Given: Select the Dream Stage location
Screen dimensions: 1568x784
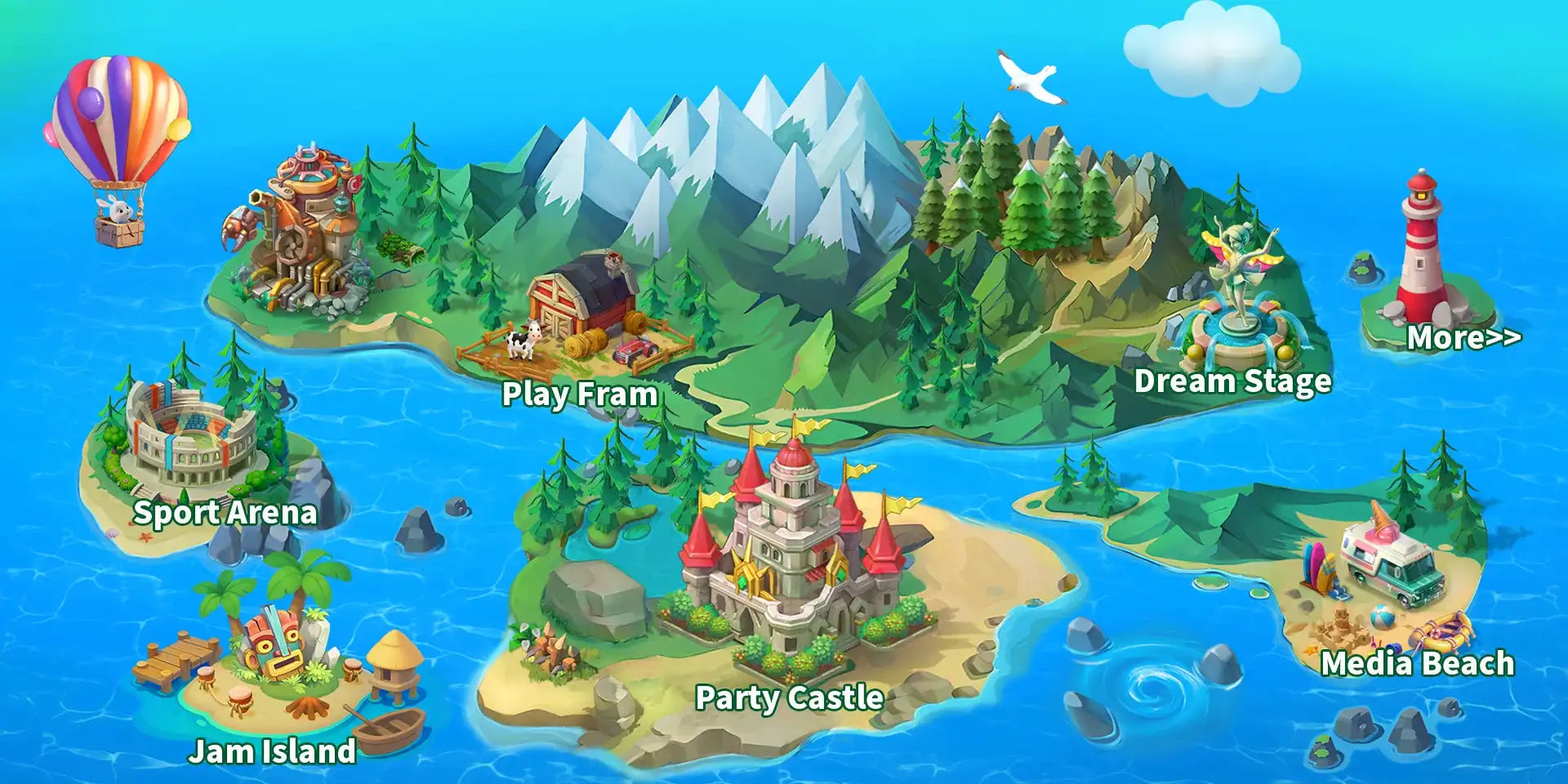Looking at the screenshot, I should (1232, 381).
